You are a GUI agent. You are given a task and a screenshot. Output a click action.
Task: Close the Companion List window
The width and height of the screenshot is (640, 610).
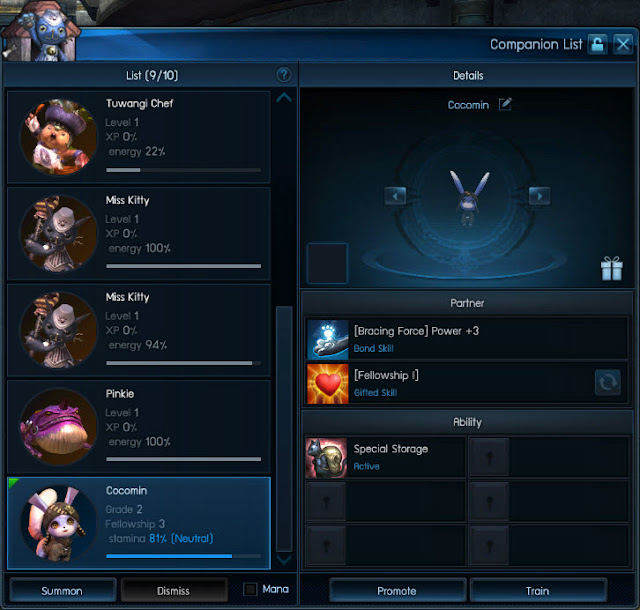click(623, 44)
